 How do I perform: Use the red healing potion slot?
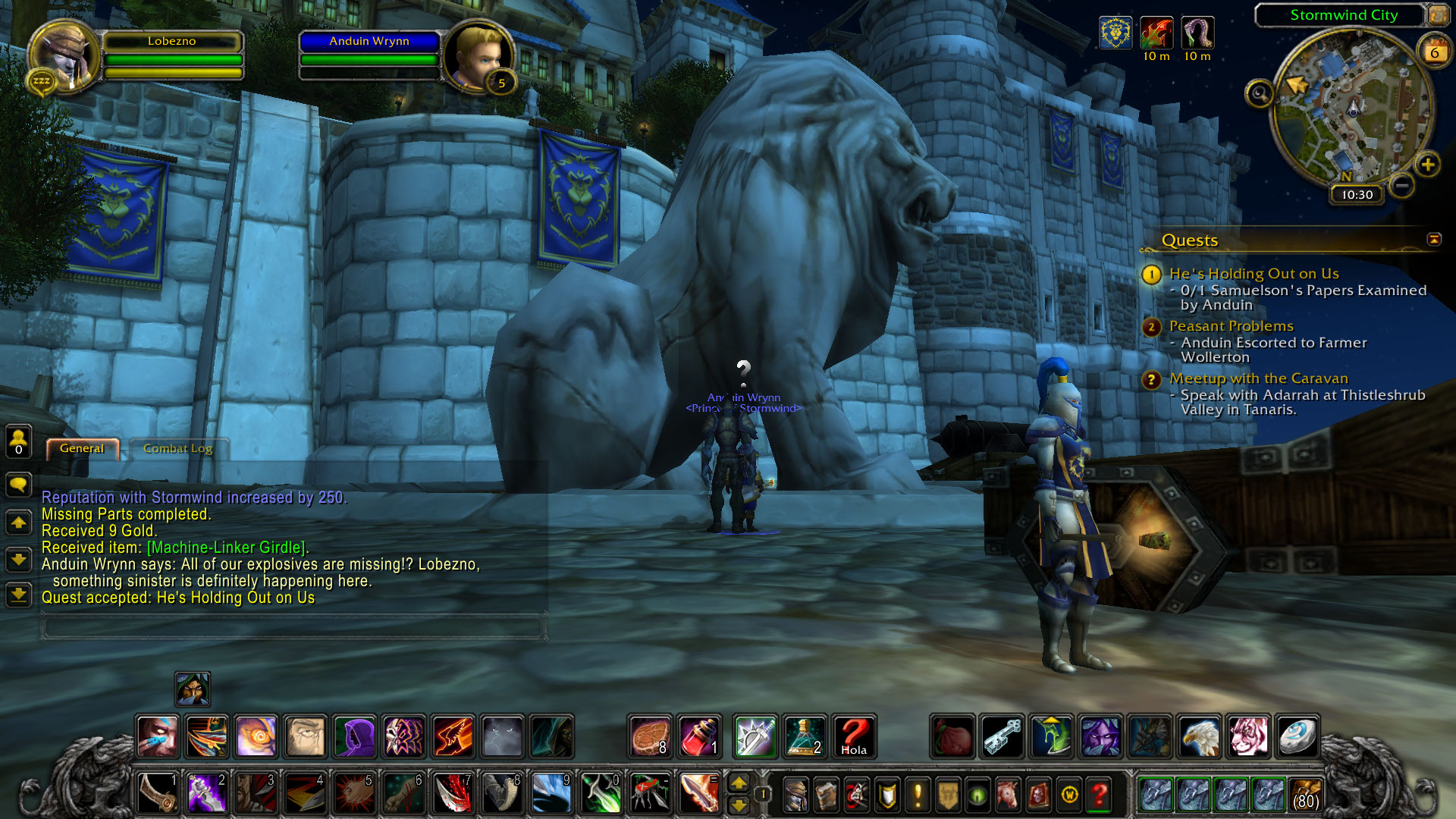pos(699,736)
